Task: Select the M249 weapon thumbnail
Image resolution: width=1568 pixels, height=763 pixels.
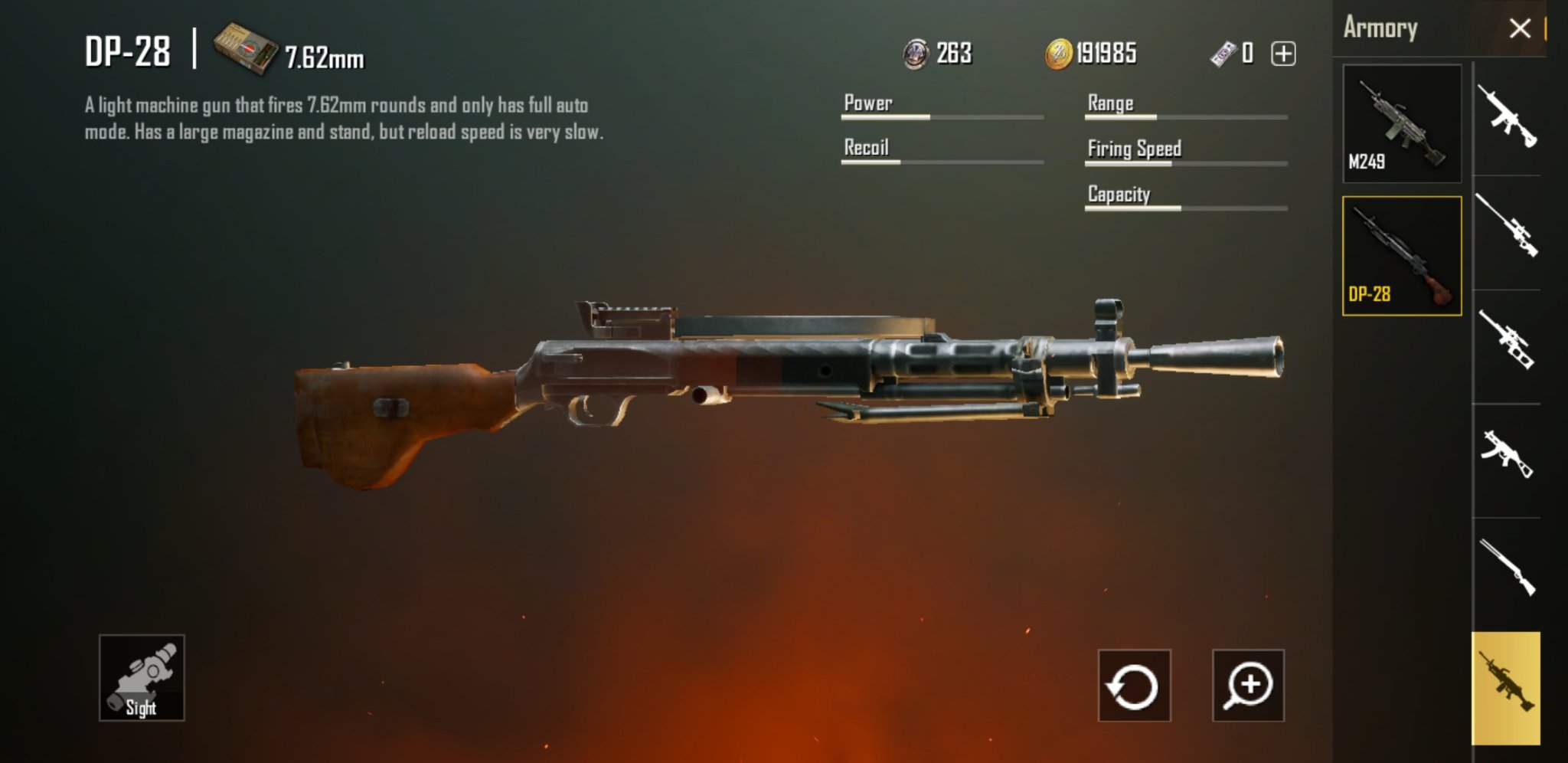Action: click(x=1401, y=124)
